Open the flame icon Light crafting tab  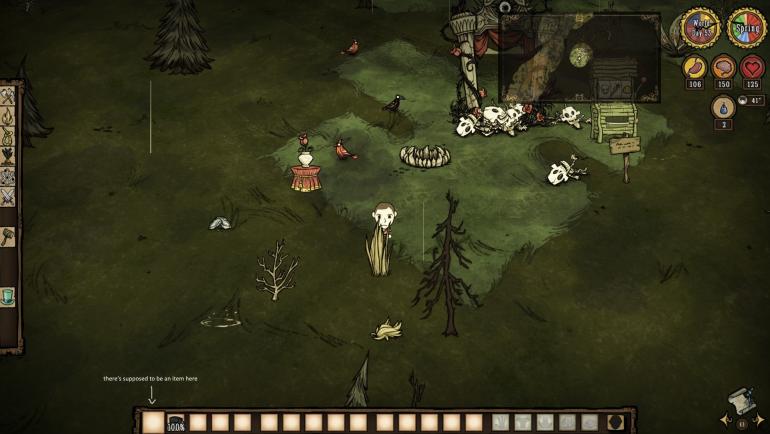7,116
